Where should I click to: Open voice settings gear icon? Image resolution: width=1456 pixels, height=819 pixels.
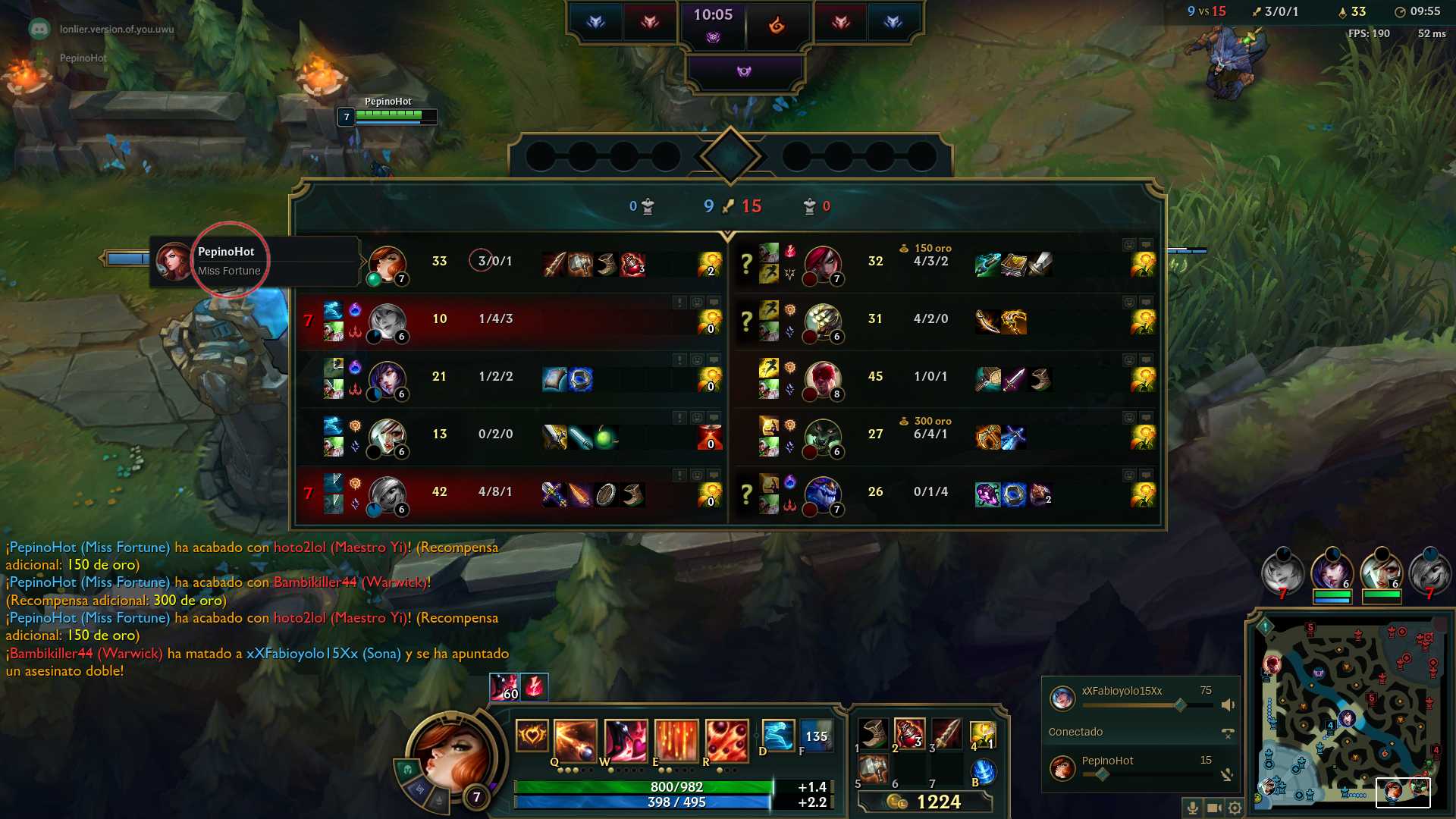[x=1235, y=808]
